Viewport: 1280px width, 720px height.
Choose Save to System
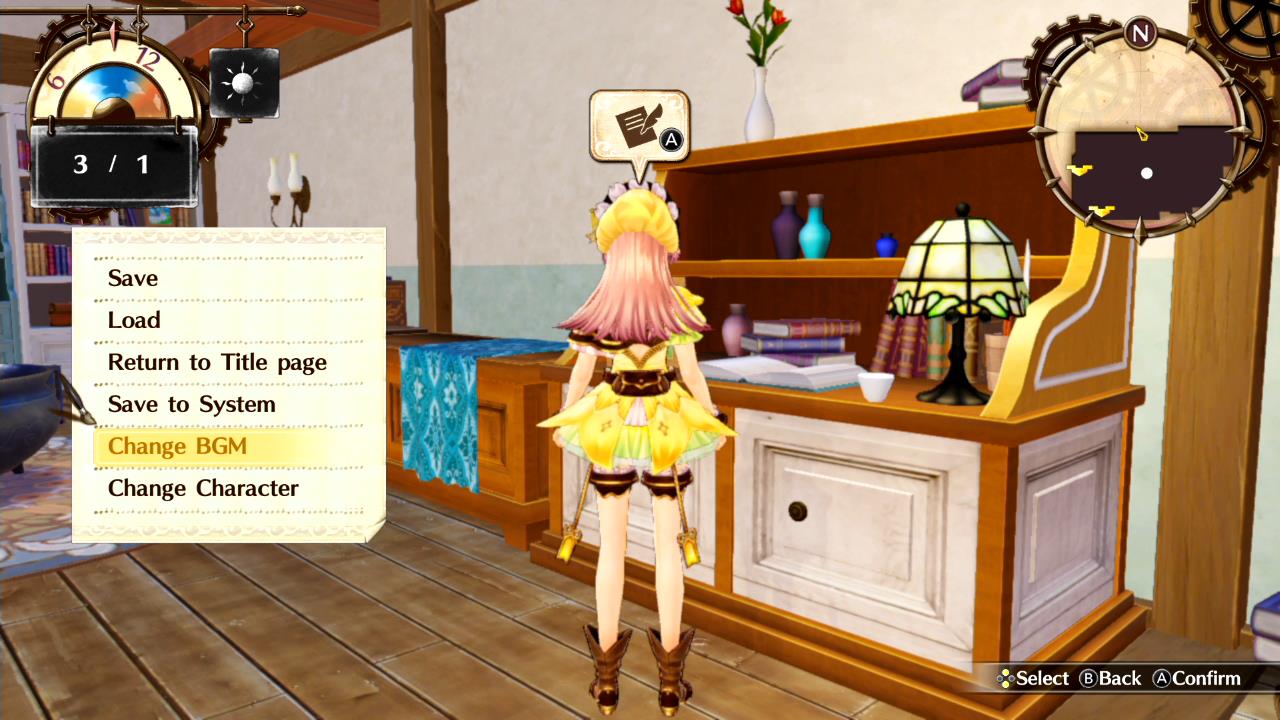[191, 404]
